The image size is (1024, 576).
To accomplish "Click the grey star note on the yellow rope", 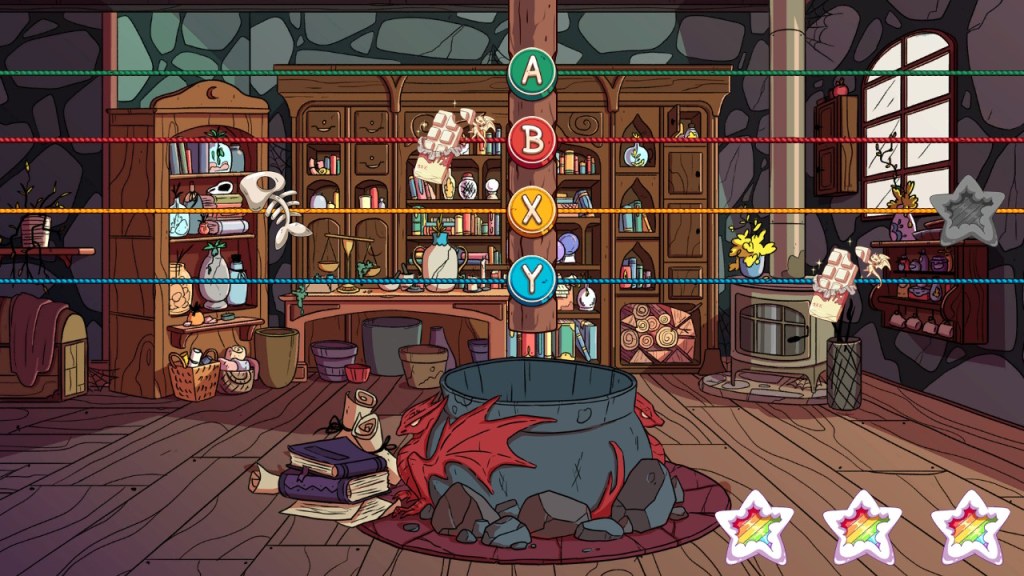I will pos(965,209).
